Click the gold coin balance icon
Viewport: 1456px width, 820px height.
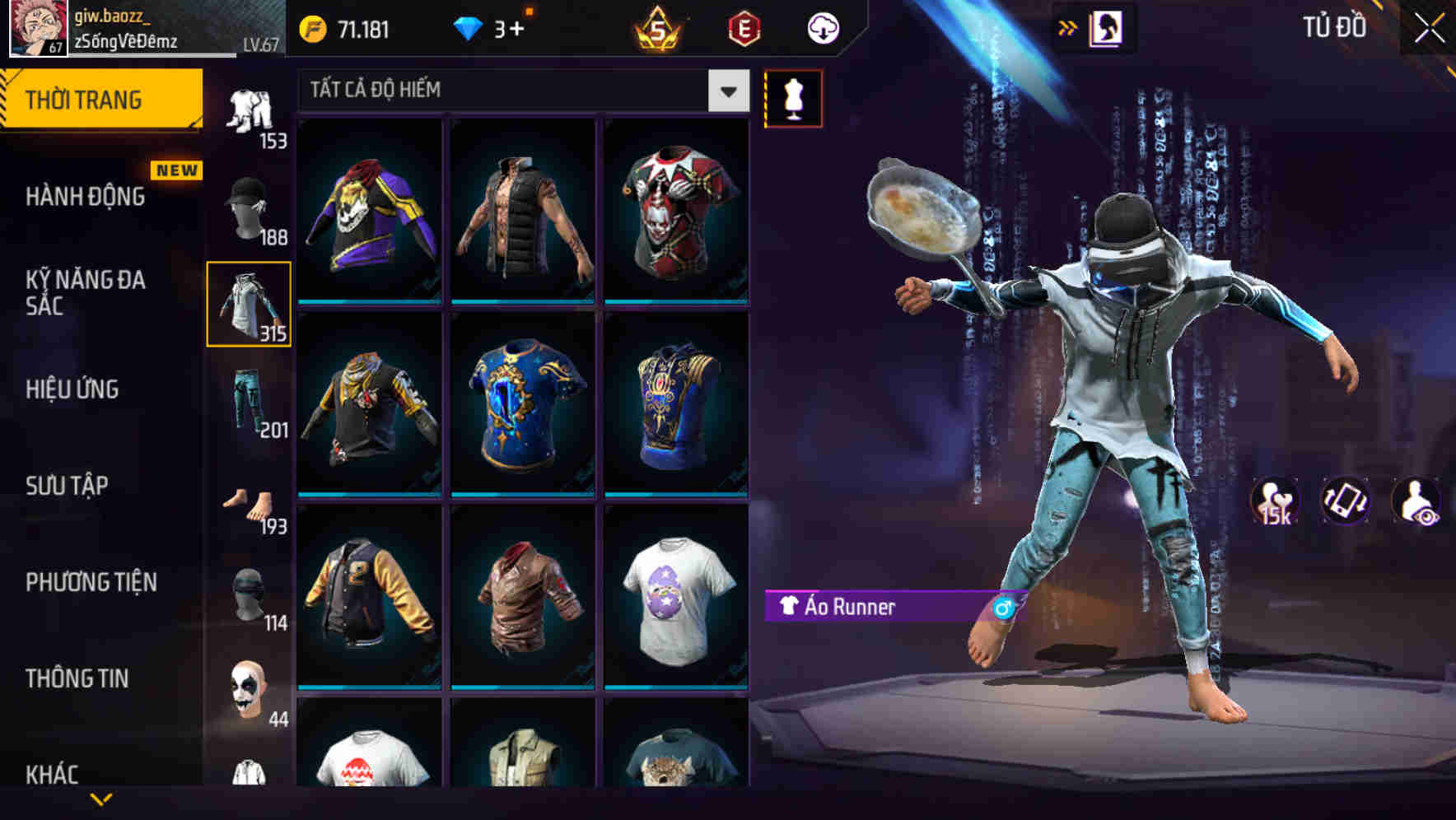coord(313,27)
